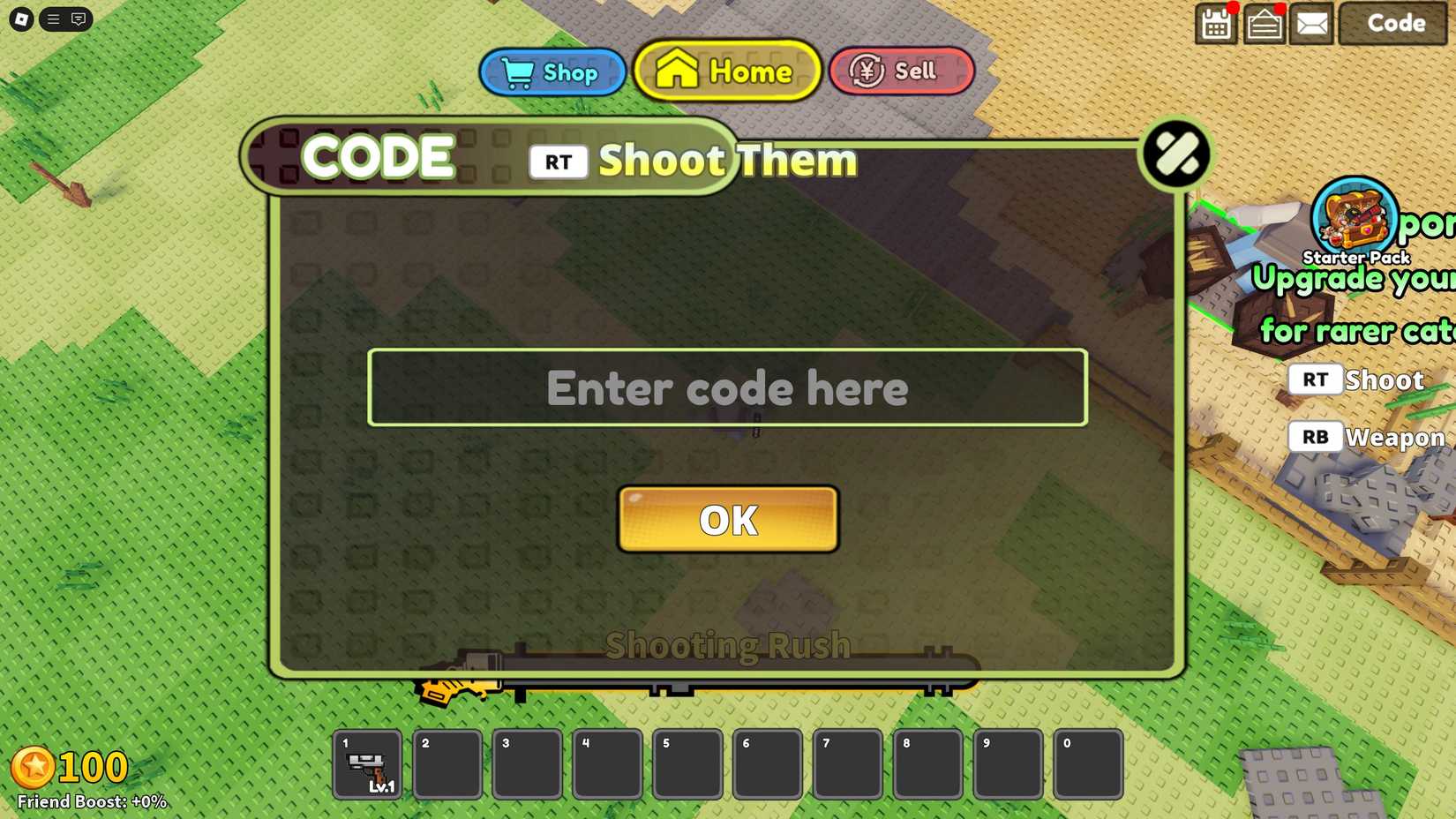Open the chat bubble icon
The width and height of the screenshot is (1456, 819).
tap(78, 19)
